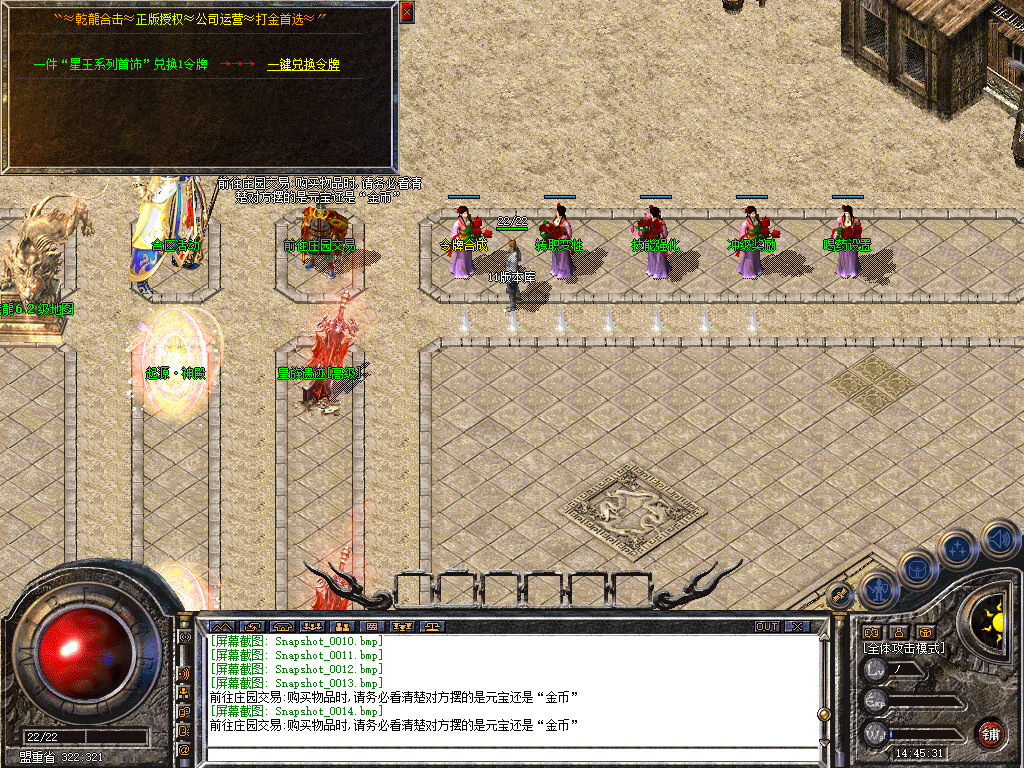Open the bag inventory round button
This screenshot has height=768, width=1024.
[917, 568]
